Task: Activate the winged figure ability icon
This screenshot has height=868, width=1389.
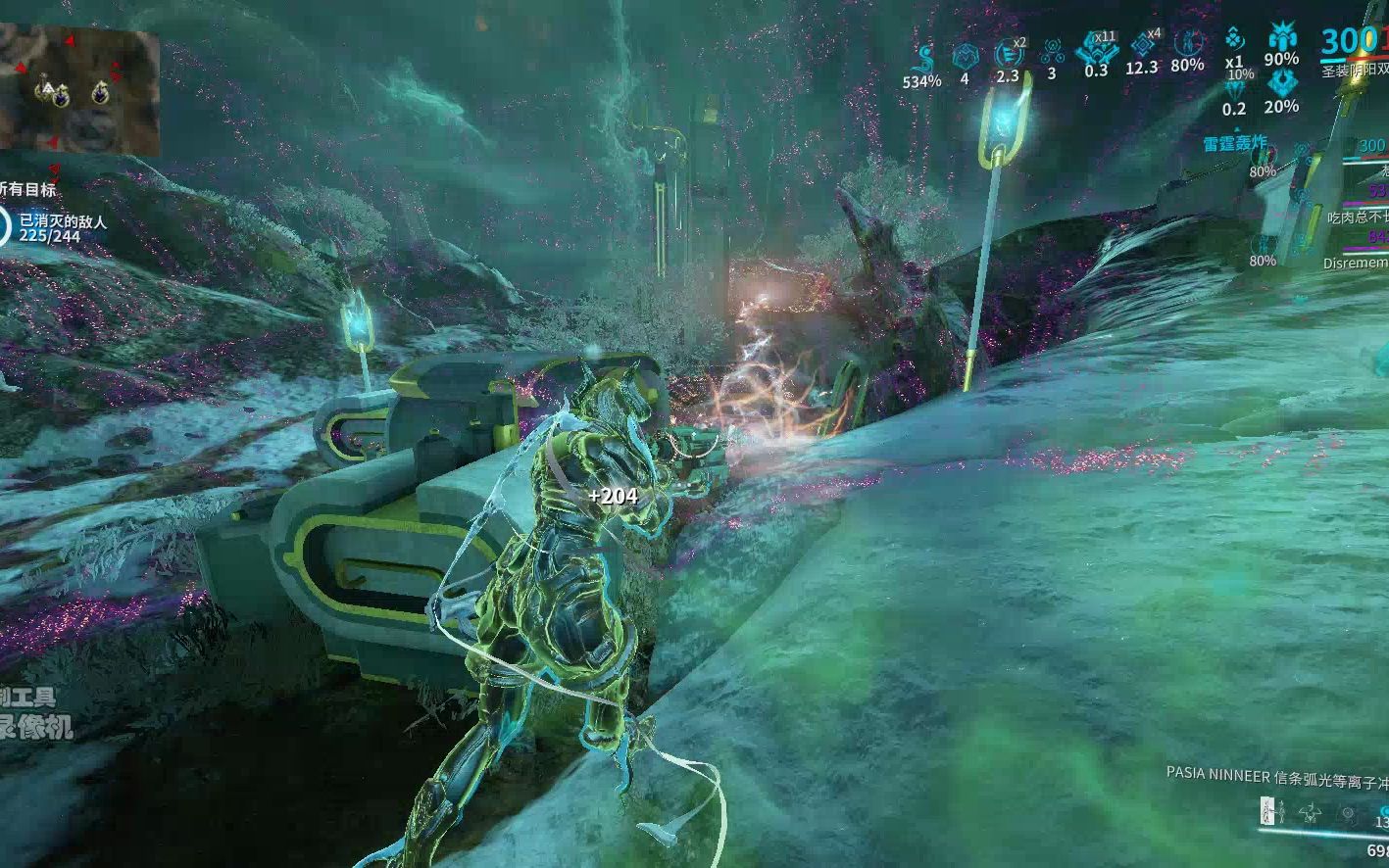Action: pos(1311,811)
